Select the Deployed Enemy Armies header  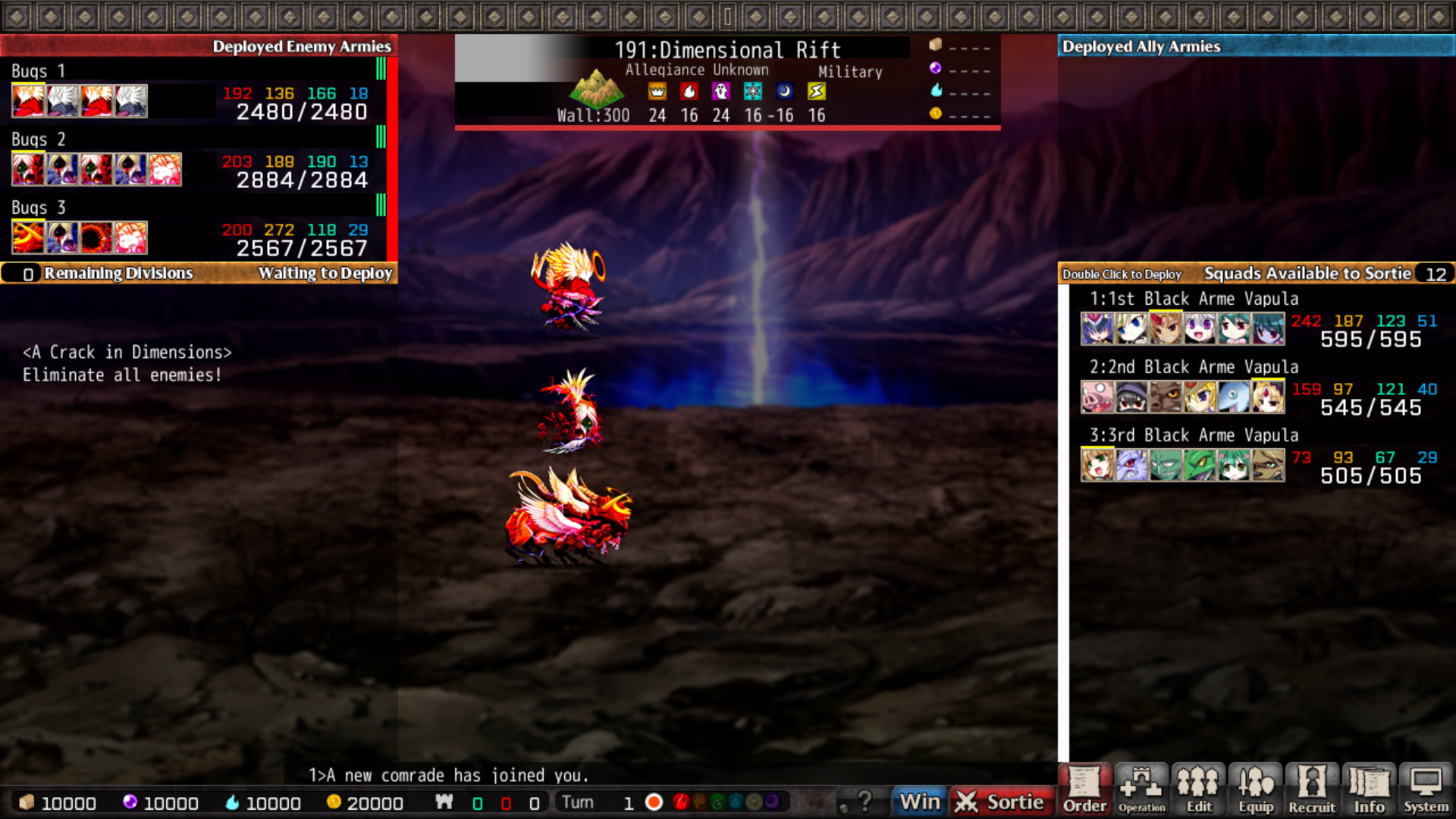[x=303, y=46]
